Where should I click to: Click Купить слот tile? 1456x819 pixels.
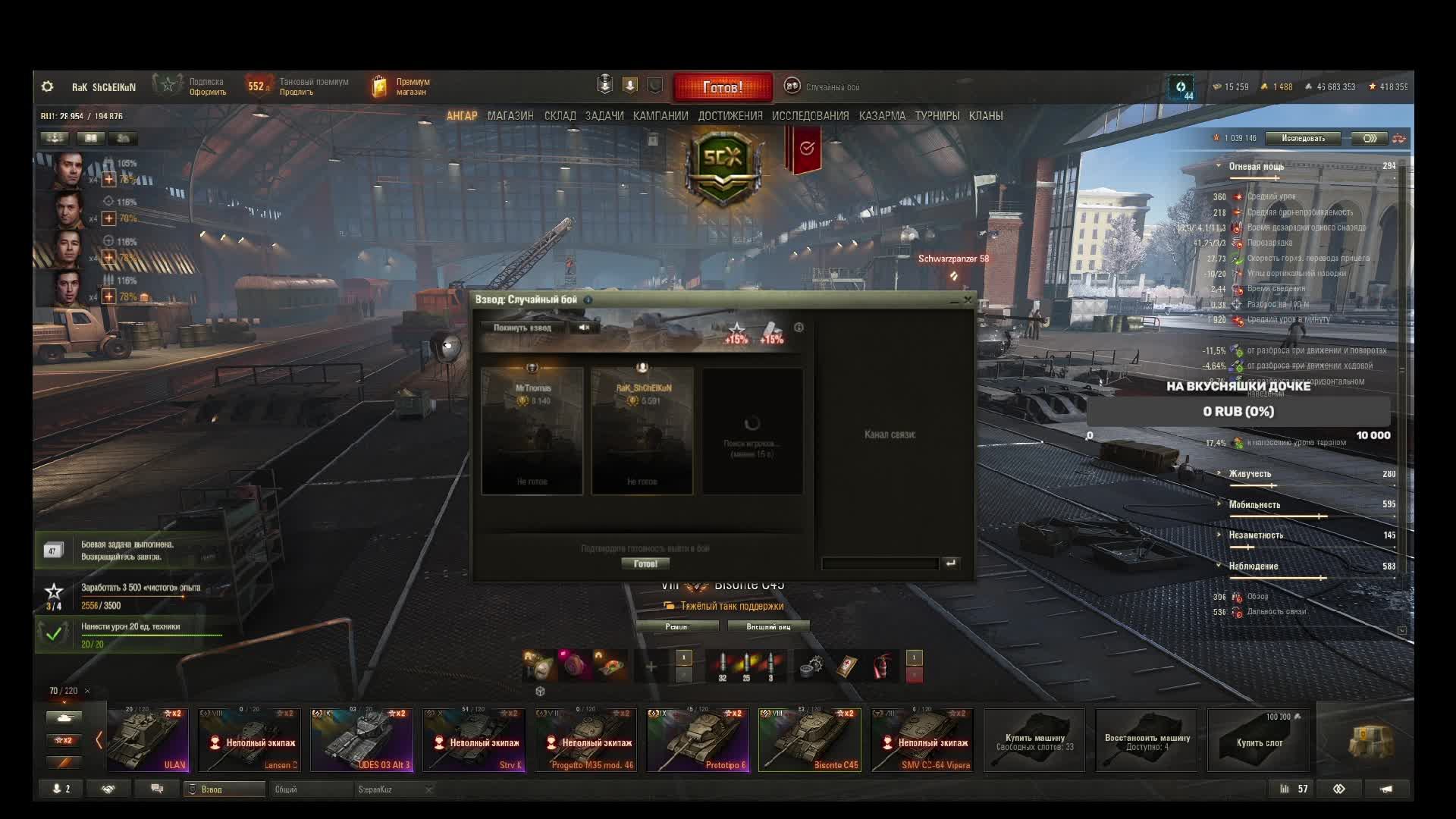(x=1259, y=741)
